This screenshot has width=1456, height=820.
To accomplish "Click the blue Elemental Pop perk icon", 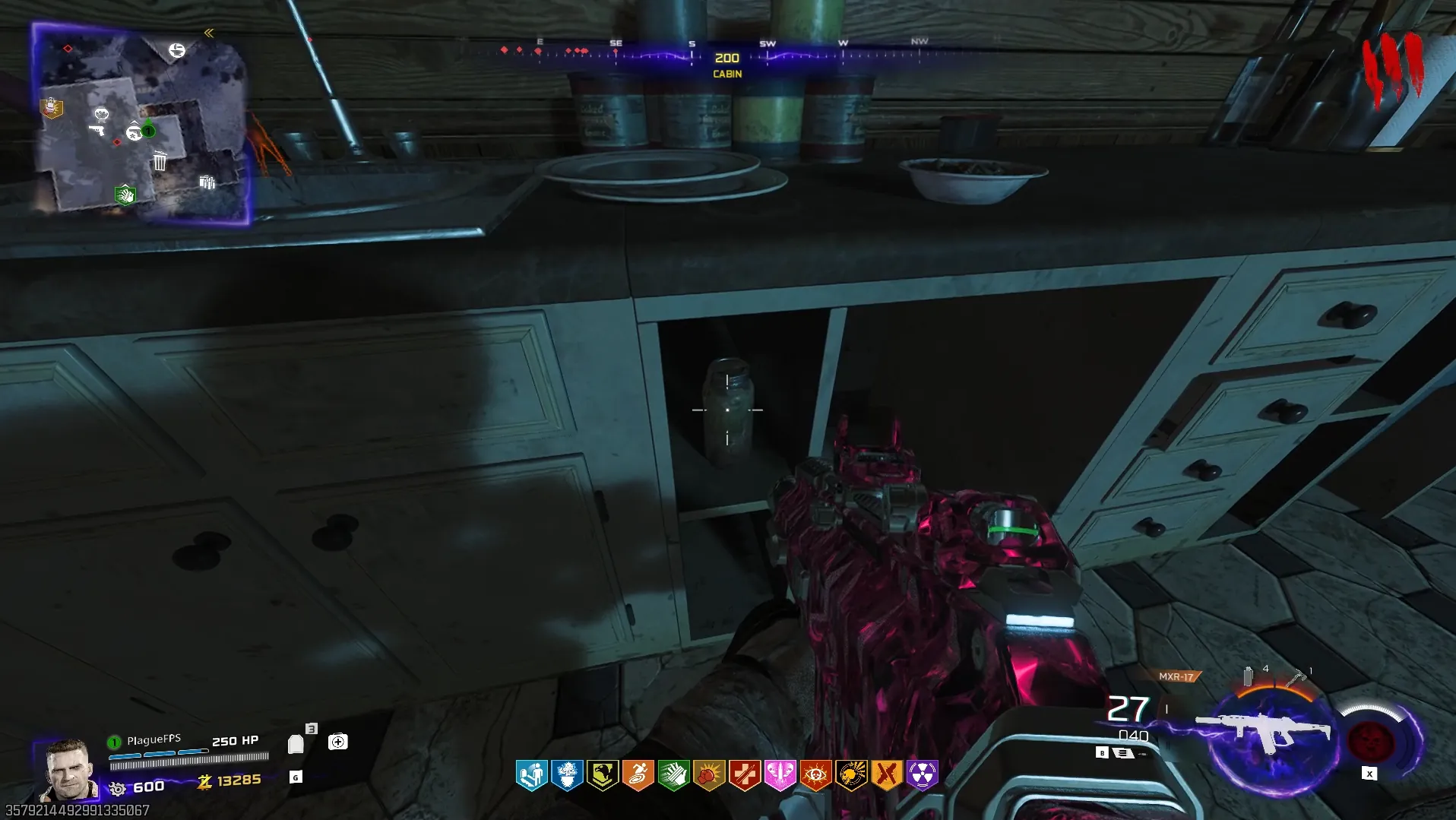I will click(x=567, y=775).
